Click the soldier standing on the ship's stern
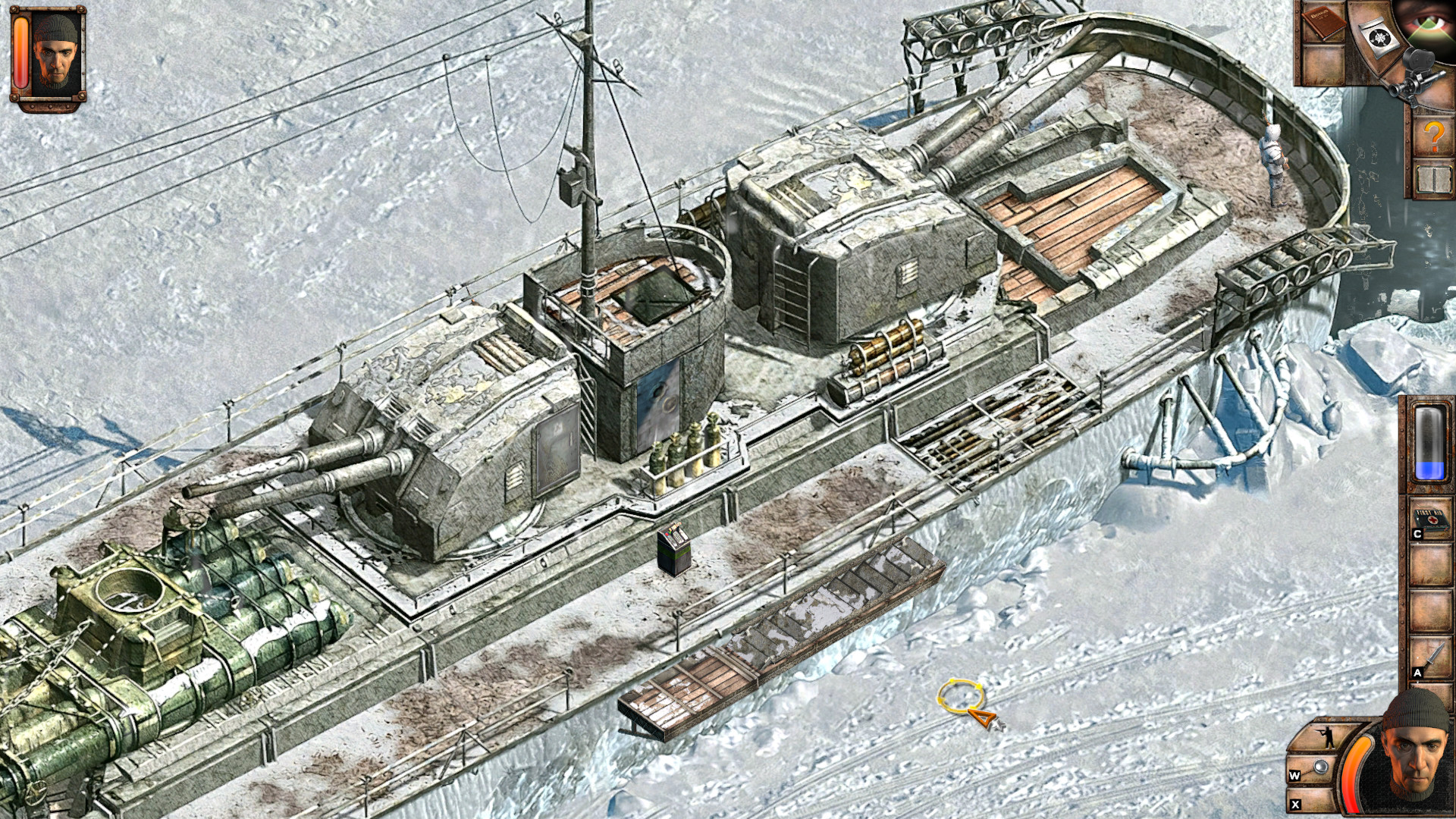1456x819 pixels. point(1274,159)
